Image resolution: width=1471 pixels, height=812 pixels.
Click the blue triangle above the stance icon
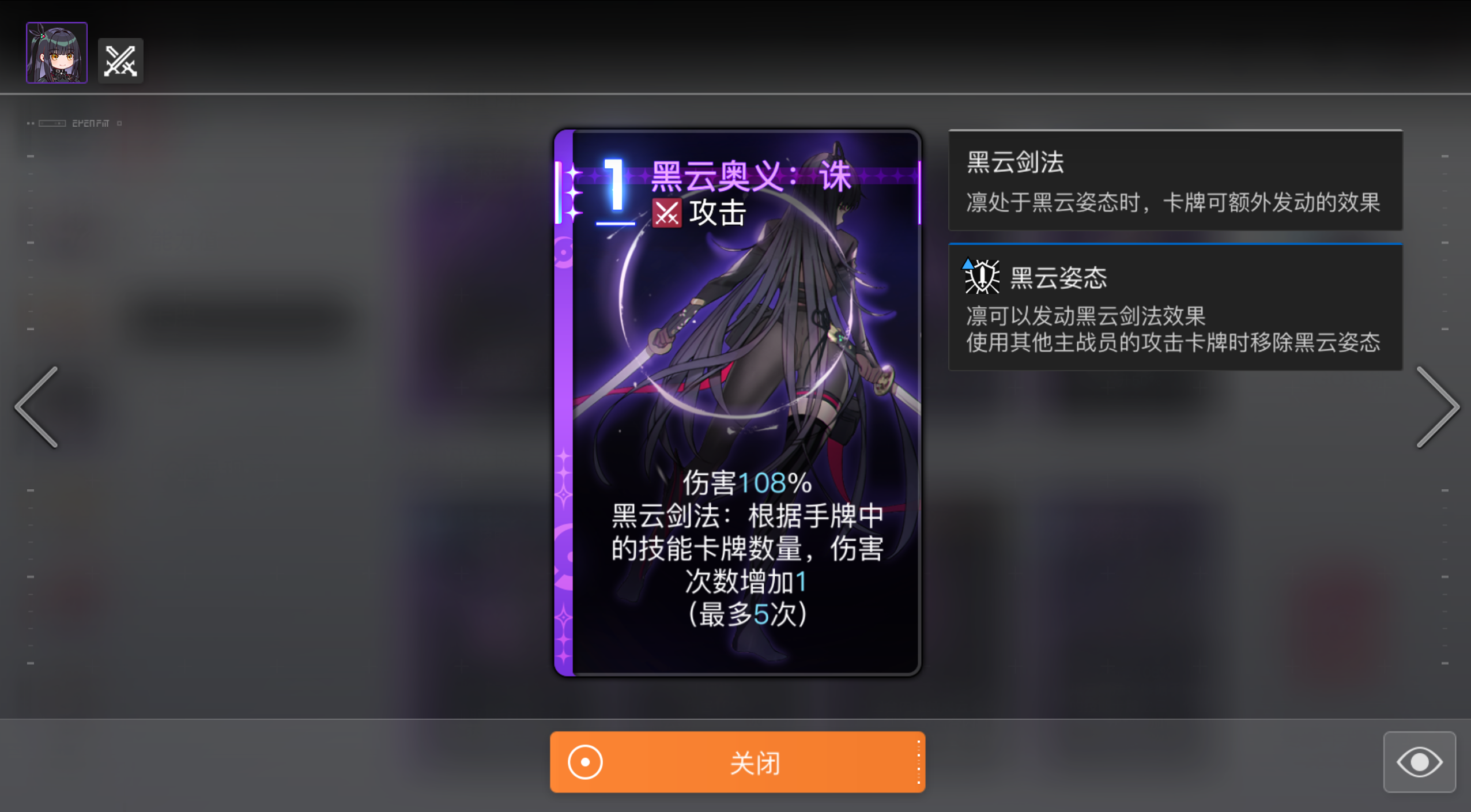click(967, 265)
